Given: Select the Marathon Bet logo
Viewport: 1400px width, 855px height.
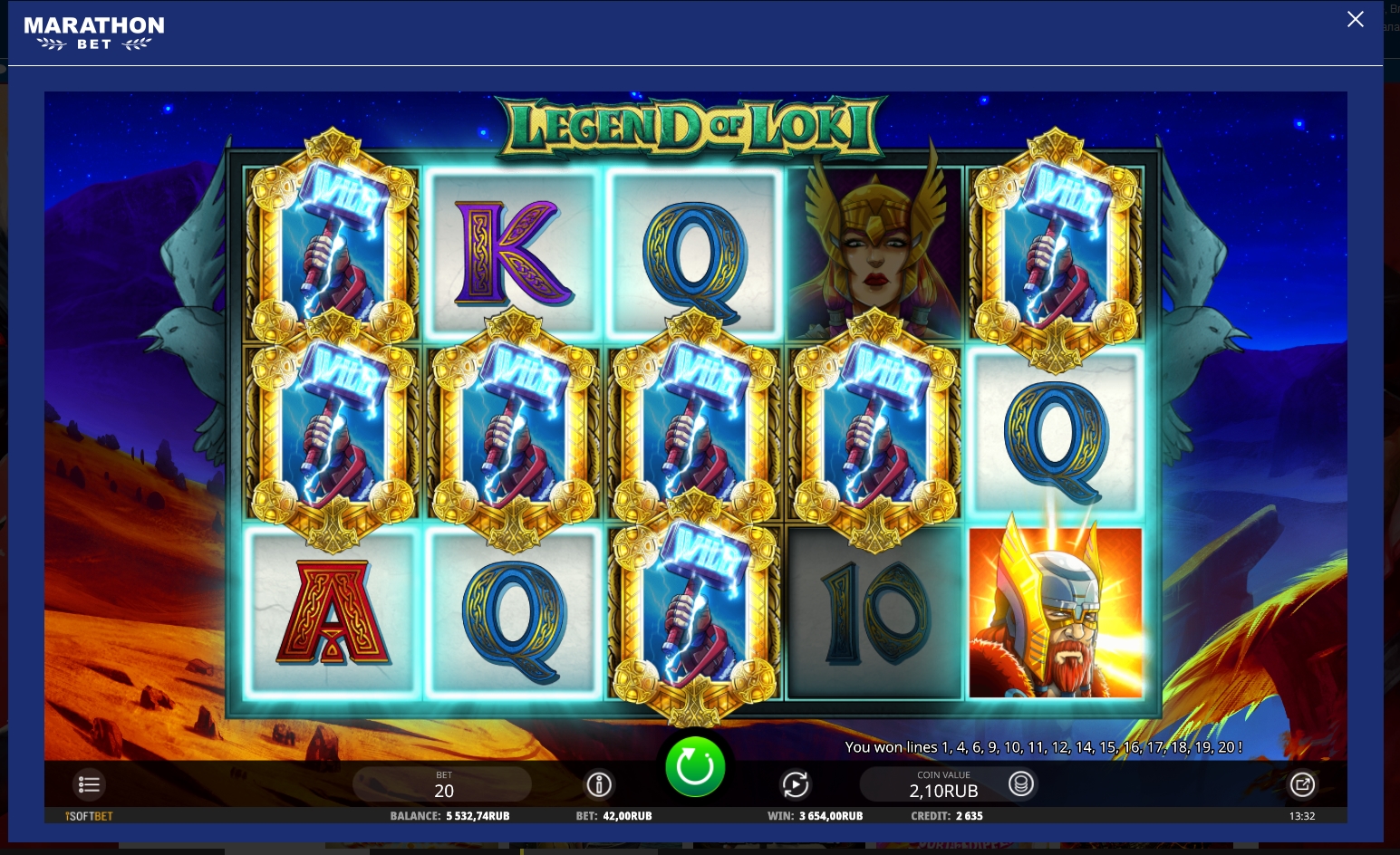Looking at the screenshot, I should click(x=94, y=33).
